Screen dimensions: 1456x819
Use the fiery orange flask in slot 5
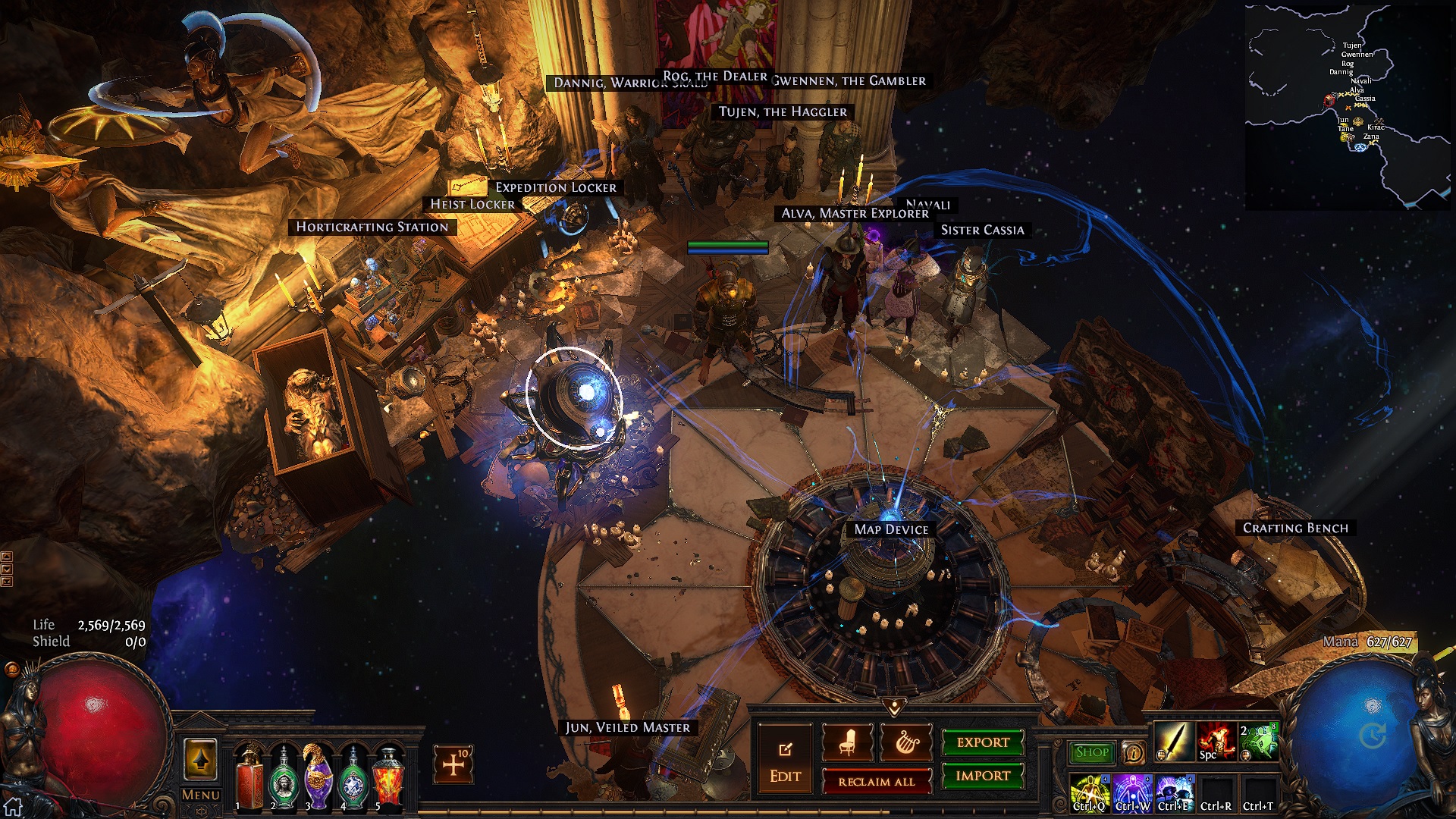tap(388, 775)
